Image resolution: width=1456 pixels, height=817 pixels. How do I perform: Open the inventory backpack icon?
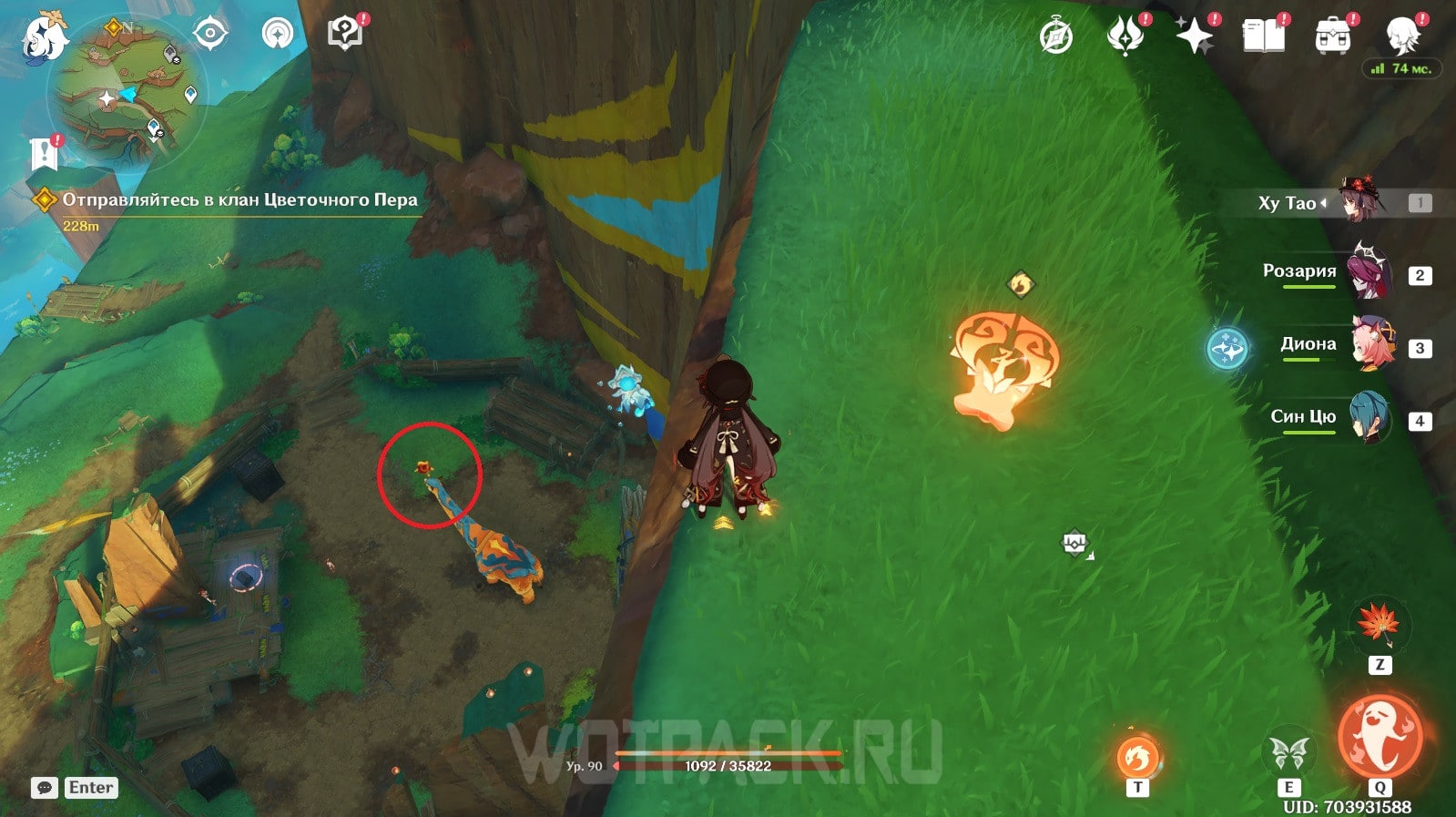(1332, 37)
